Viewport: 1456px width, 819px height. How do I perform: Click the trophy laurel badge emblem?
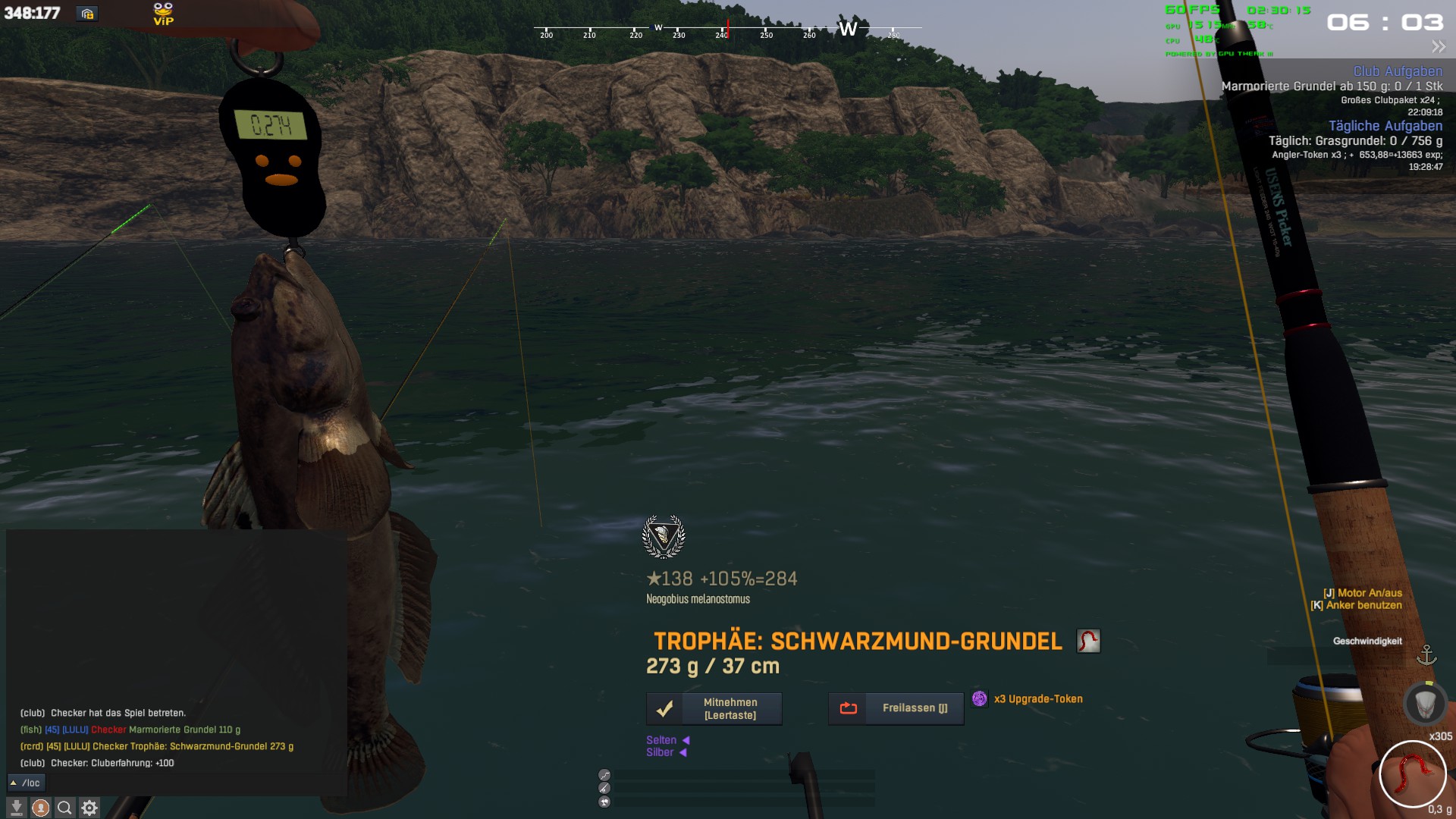(x=664, y=536)
